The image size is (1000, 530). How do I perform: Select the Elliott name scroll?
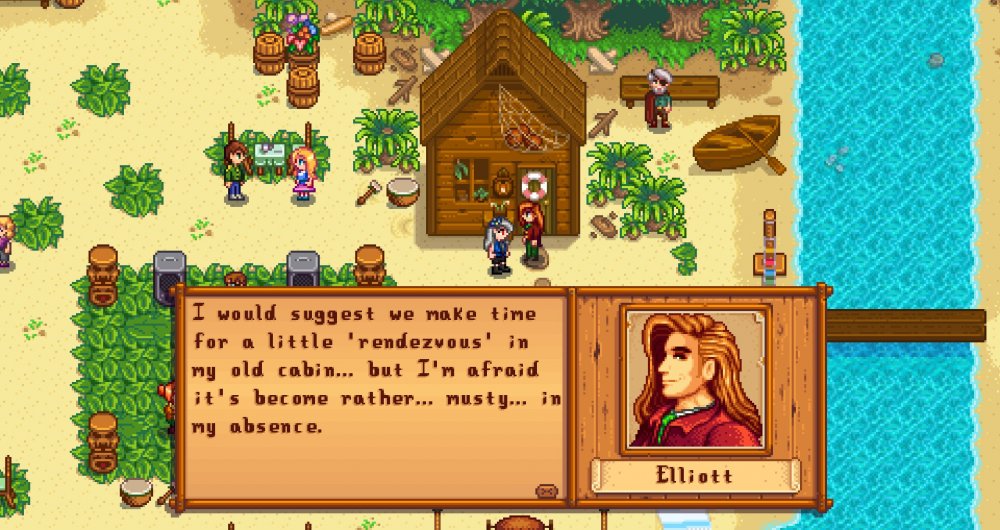(695, 475)
